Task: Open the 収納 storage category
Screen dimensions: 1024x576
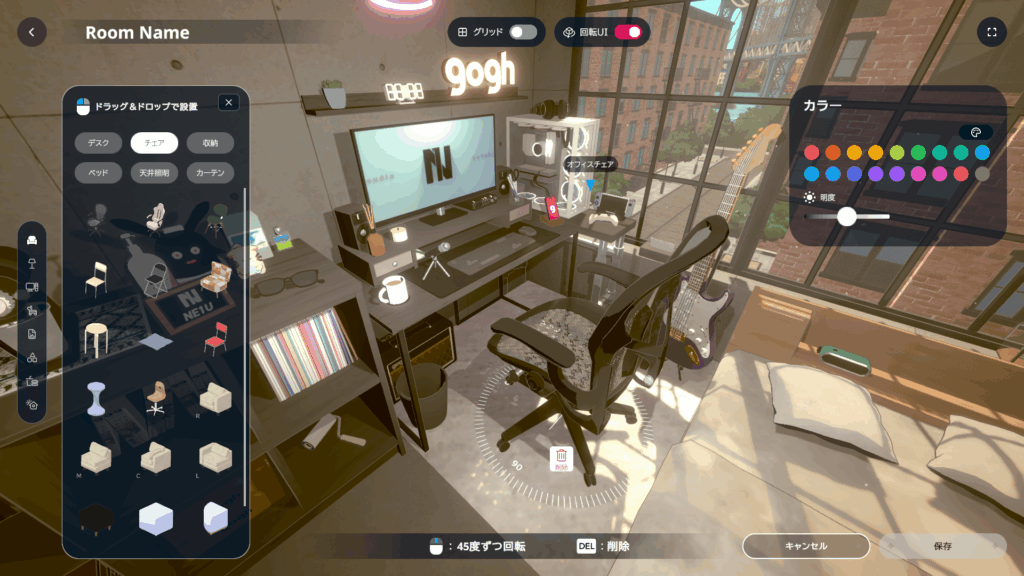Action: 210,143
